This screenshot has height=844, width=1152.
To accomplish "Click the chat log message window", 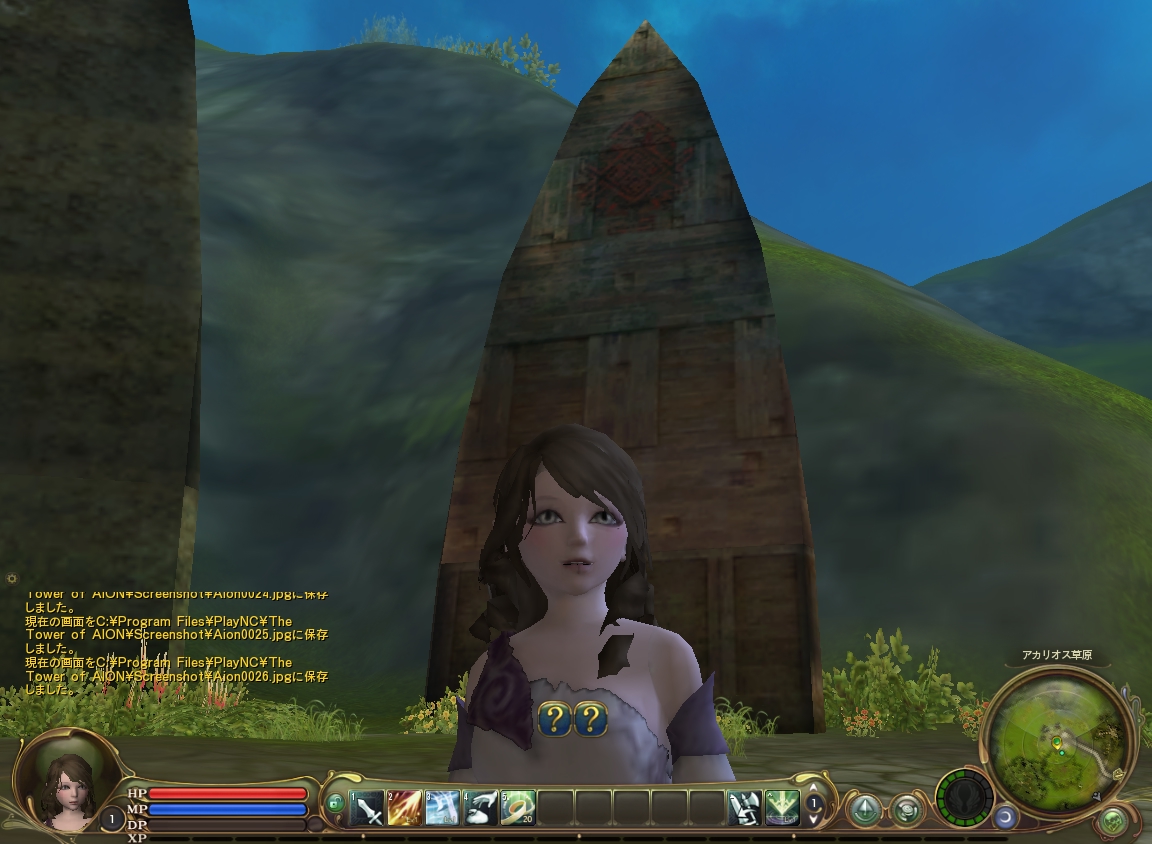I will tap(177, 640).
